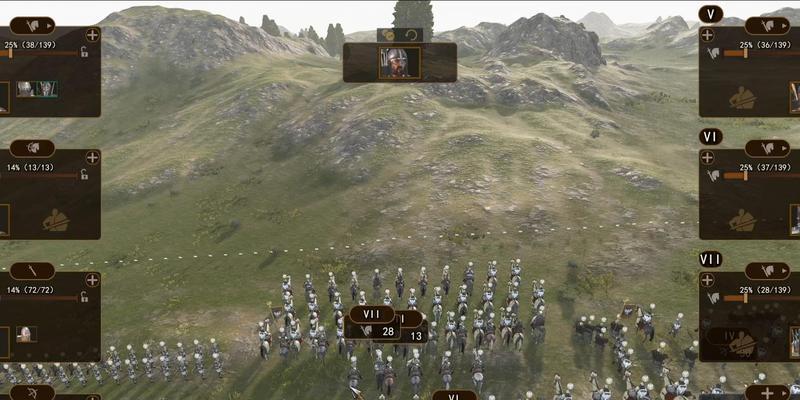This screenshot has height=400, width=800.
Task: Open formation VI class dropdown
Action: (x=767, y=148)
